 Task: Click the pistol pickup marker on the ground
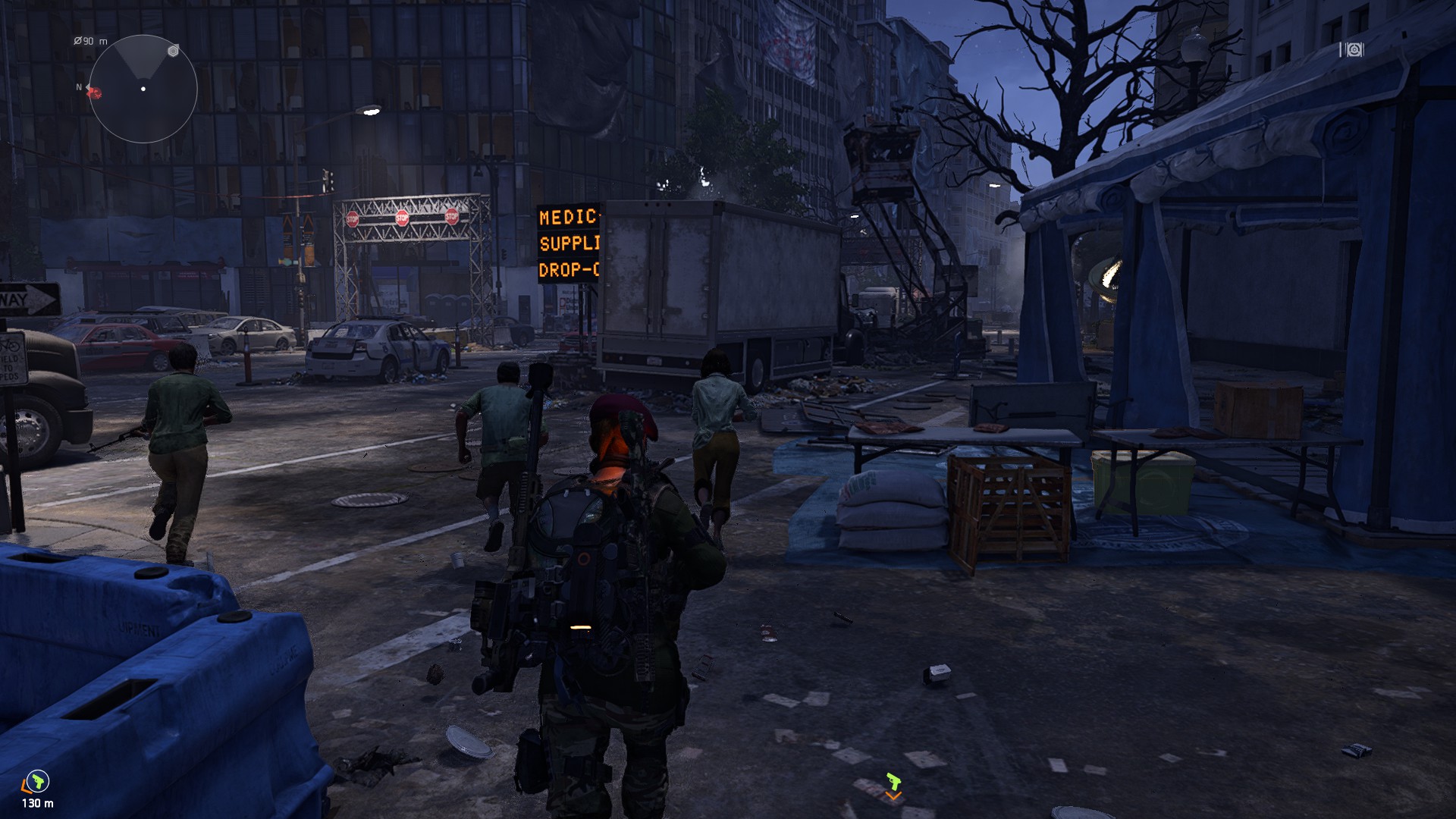(894, 782)
